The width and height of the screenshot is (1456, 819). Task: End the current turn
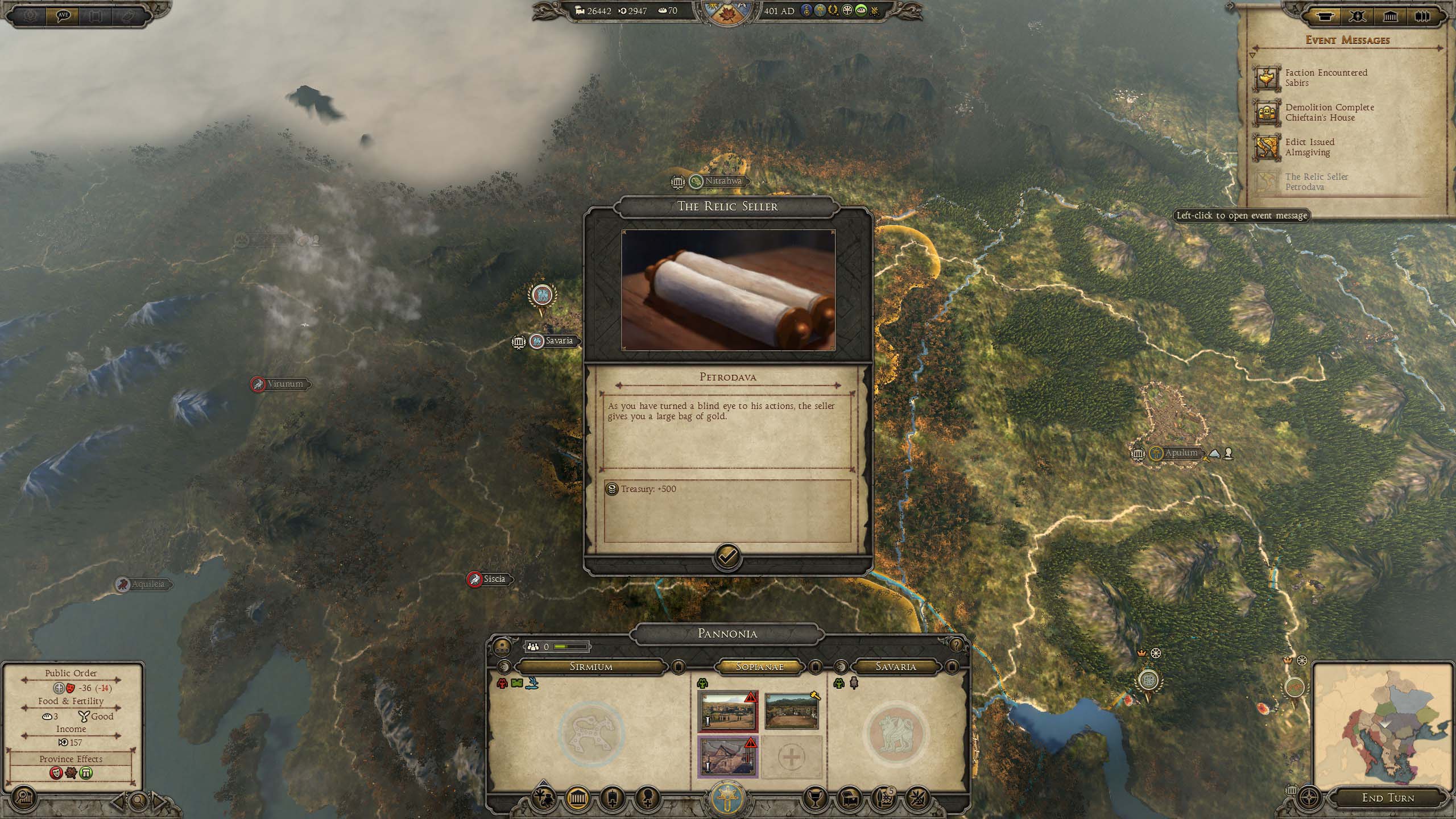click(1387, 798)
